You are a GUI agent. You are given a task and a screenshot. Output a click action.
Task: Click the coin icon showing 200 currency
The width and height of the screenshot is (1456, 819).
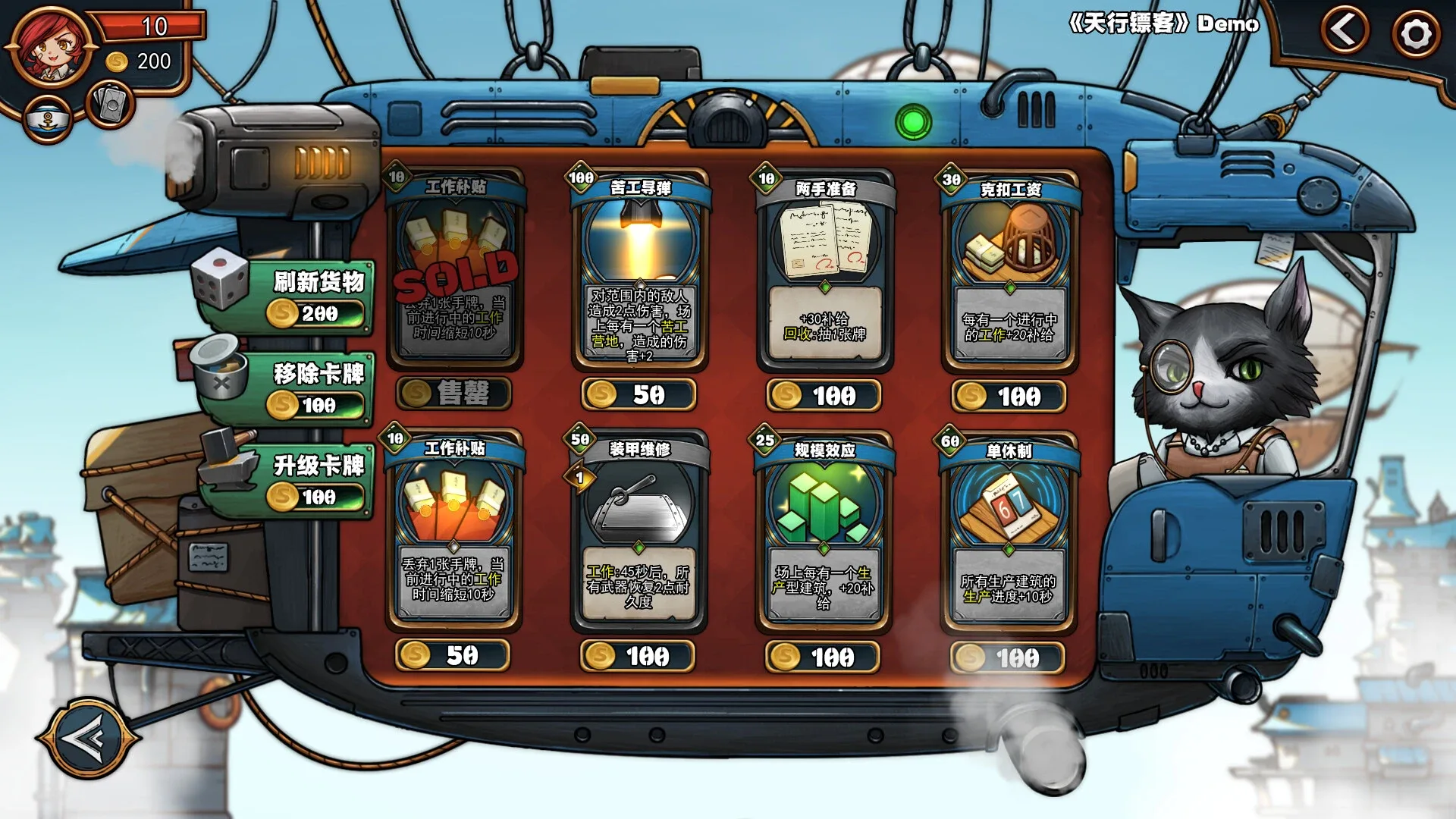pyautogui.click(x=118, y=62)
